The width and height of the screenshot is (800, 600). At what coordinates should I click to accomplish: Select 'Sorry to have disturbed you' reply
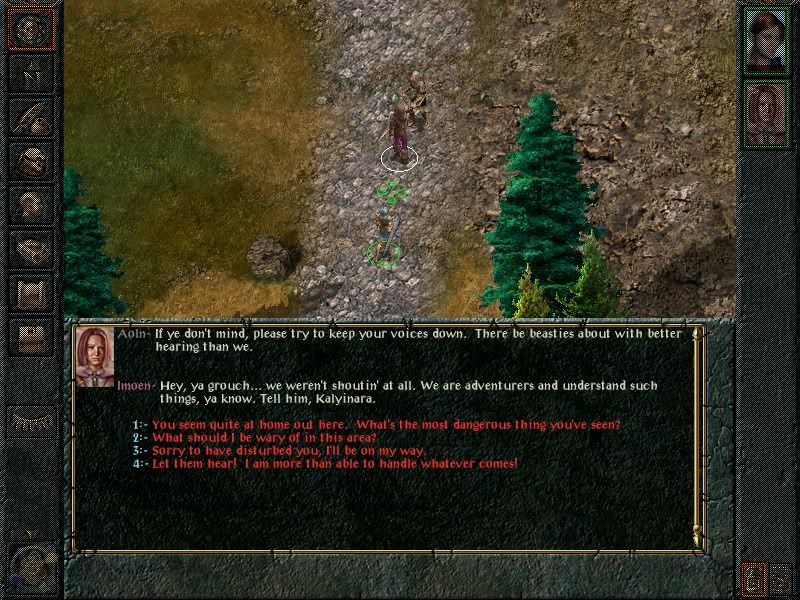pos(290,451)
